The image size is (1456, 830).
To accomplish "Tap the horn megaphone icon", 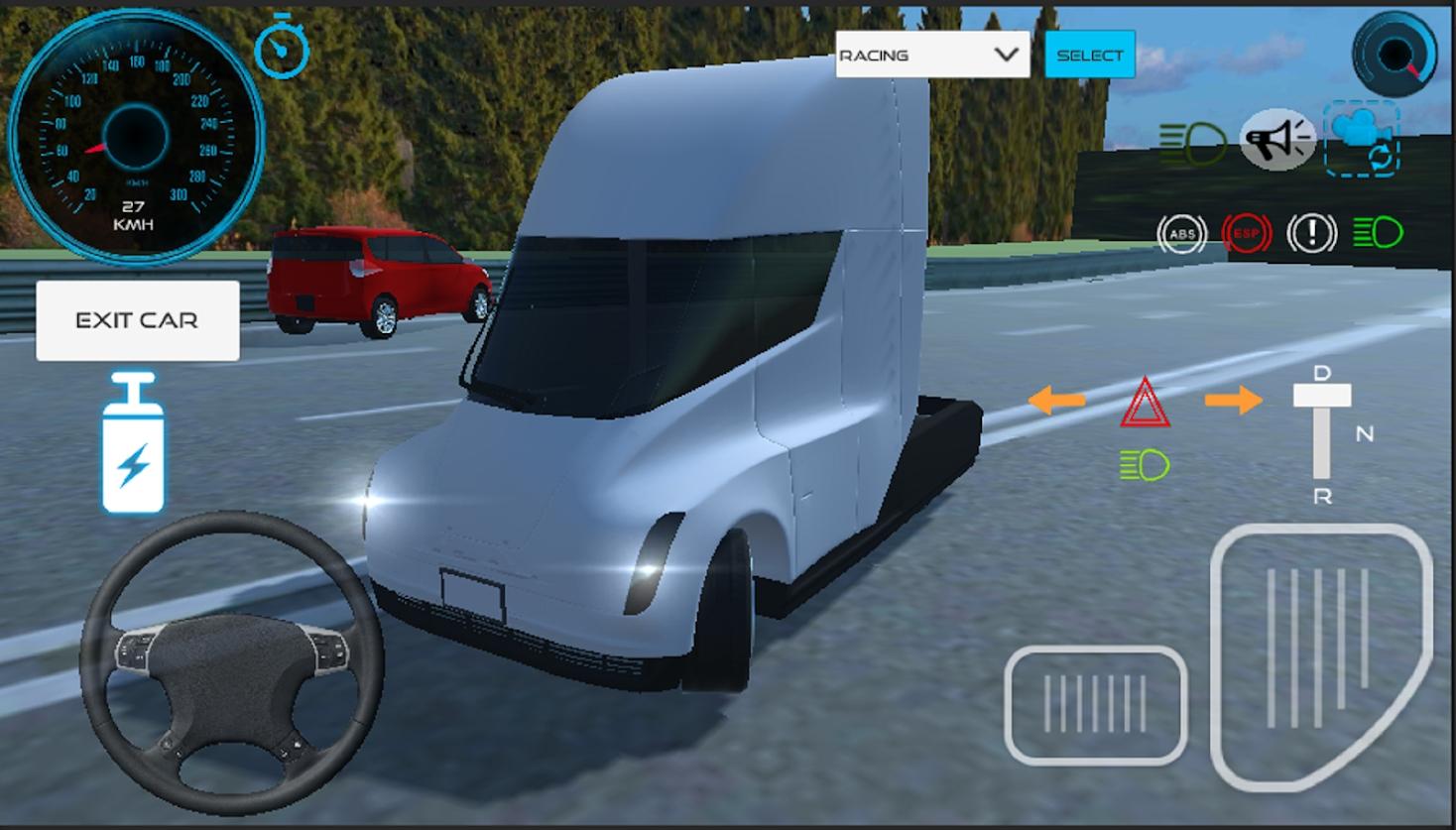I will (1277, 140).
